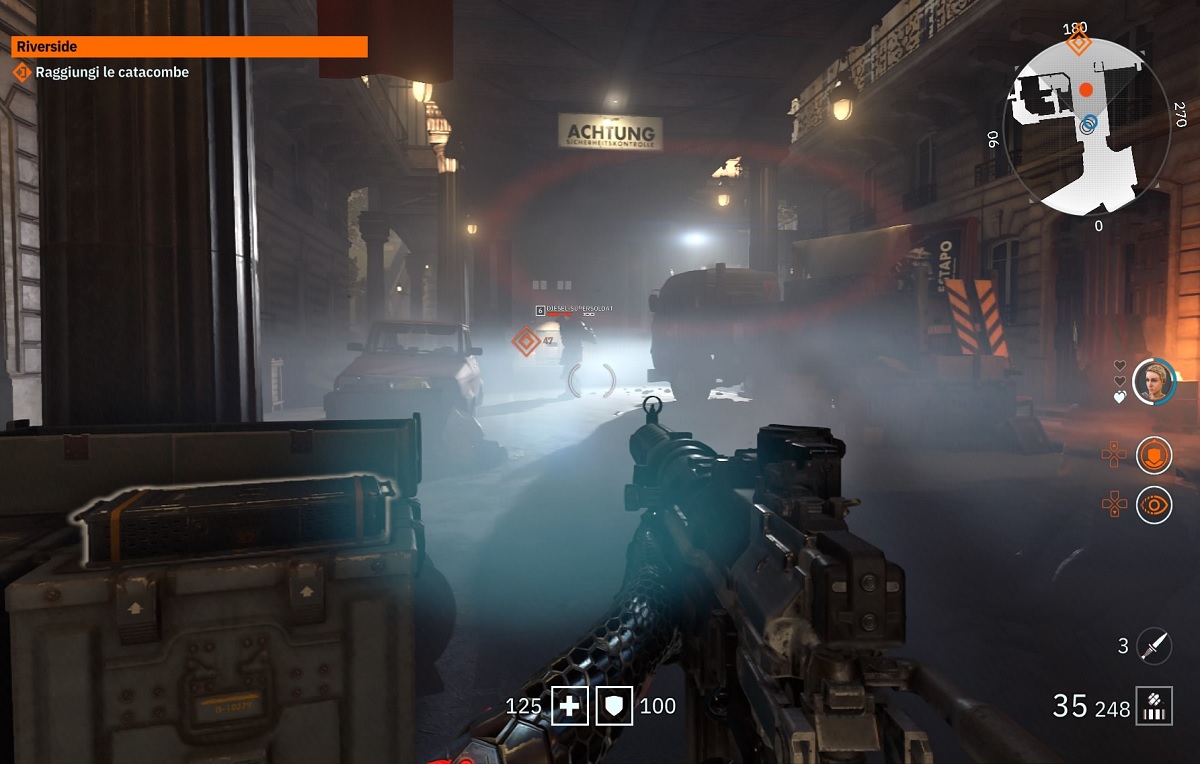Image resolution: width=1200 pixels, height=764 pixels.
Task: Activate the orange shield pep signal
Action: tap(1154, 455)
